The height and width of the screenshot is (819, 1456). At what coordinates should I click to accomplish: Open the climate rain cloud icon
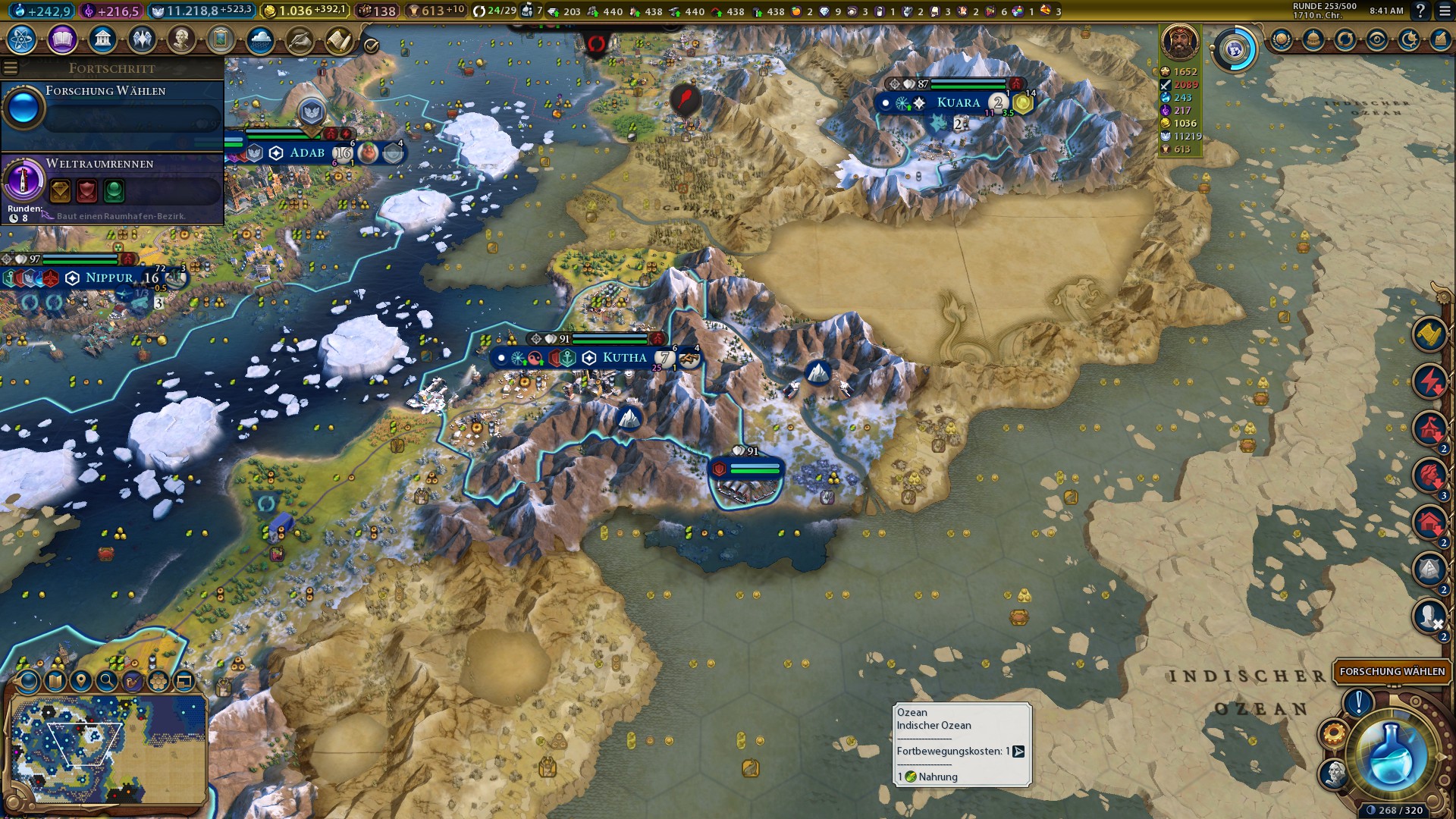coord(260,39)
